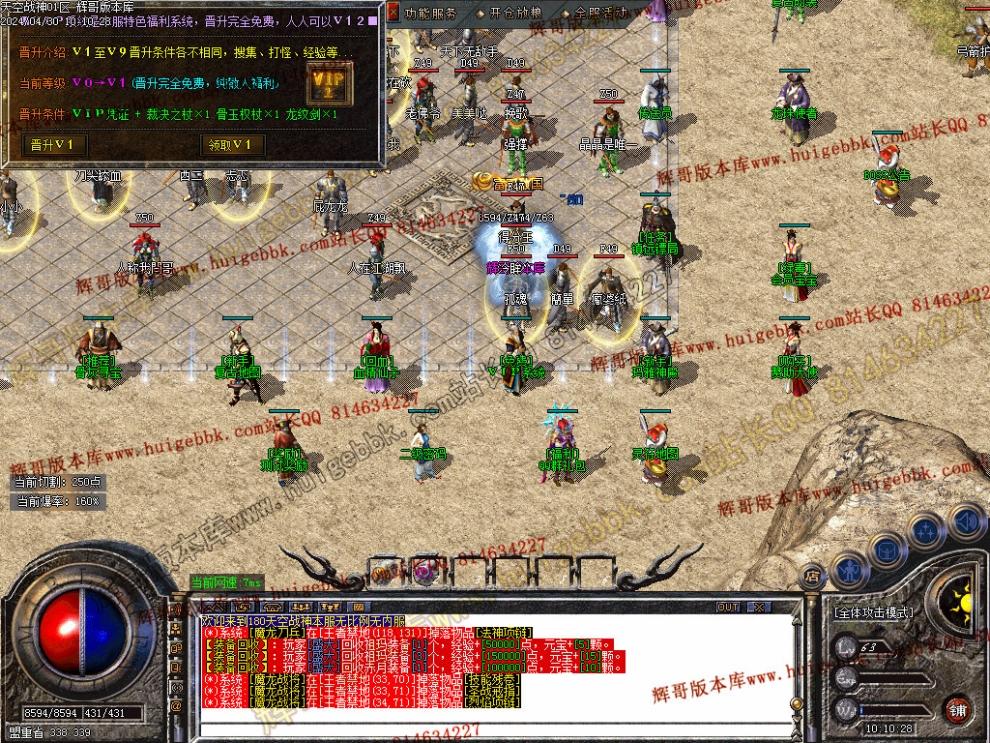Close the top menu bar with red X
The width and height of the screenshot is (990, 743).
[390, 14]
